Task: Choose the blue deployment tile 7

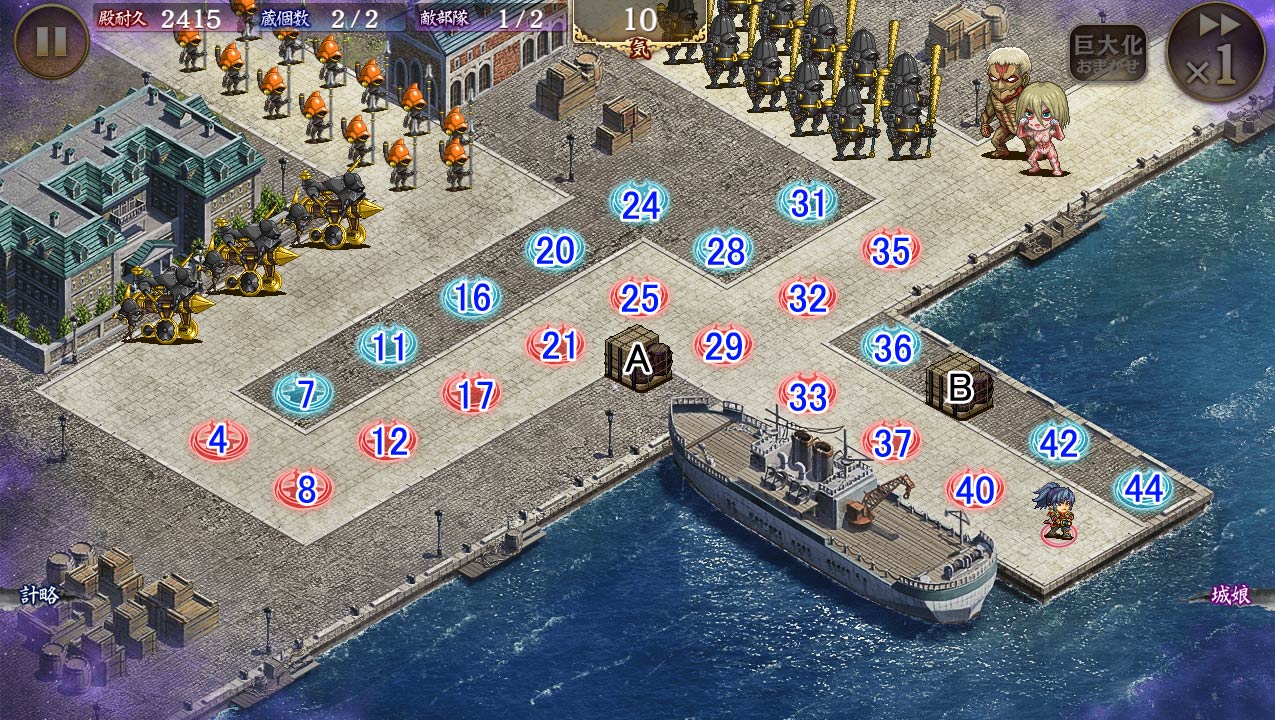Action: click(x=304, y=393)
